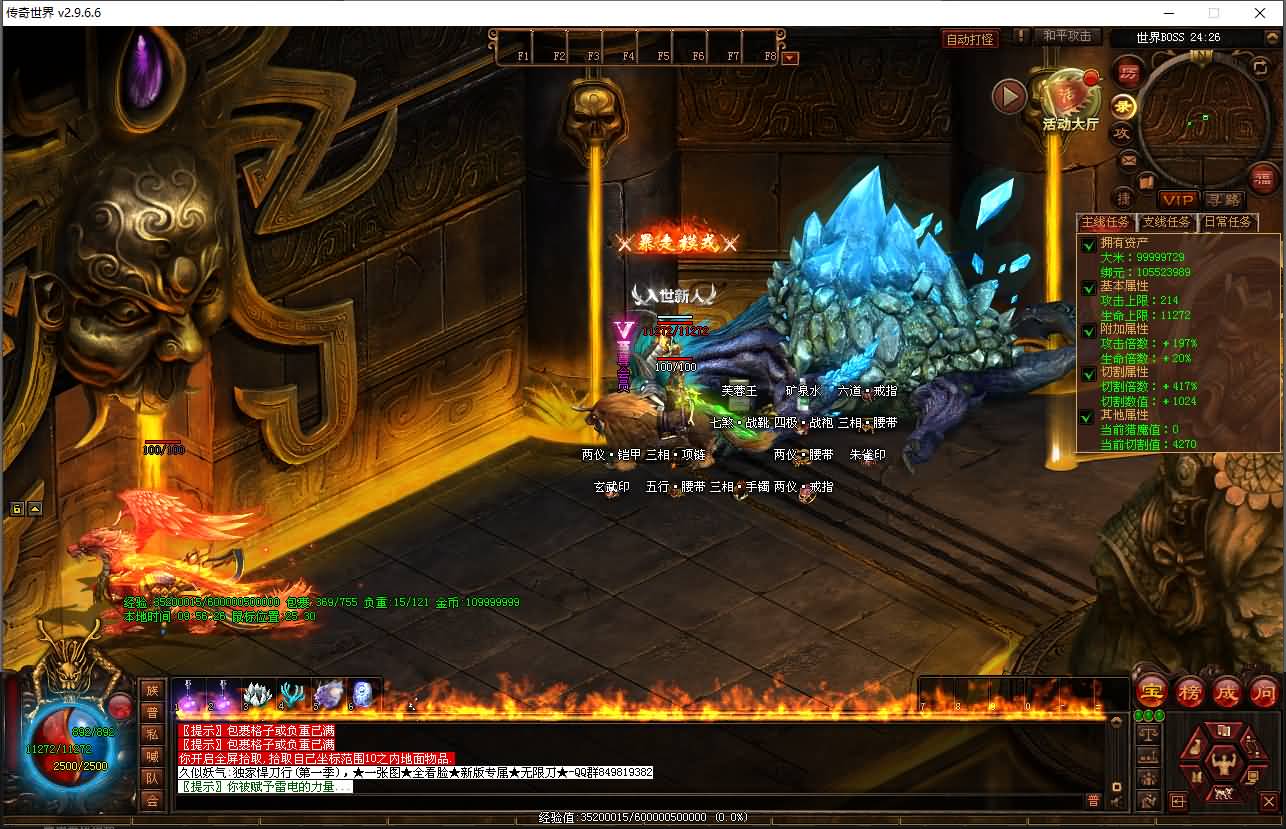
Task: Click the round play arrow button
Action: click(1009, 96)
